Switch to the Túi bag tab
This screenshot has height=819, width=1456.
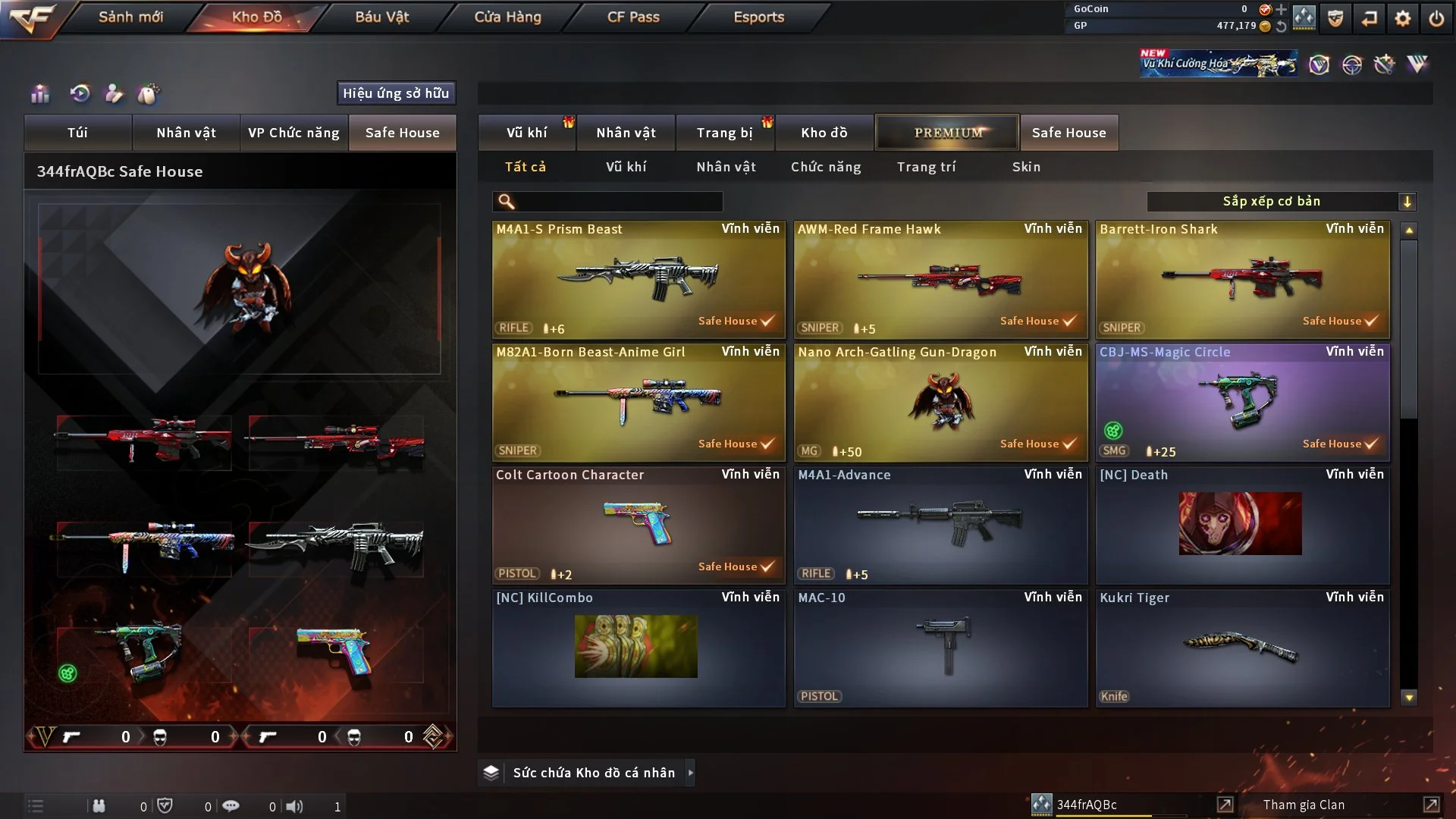click(77, 133)
